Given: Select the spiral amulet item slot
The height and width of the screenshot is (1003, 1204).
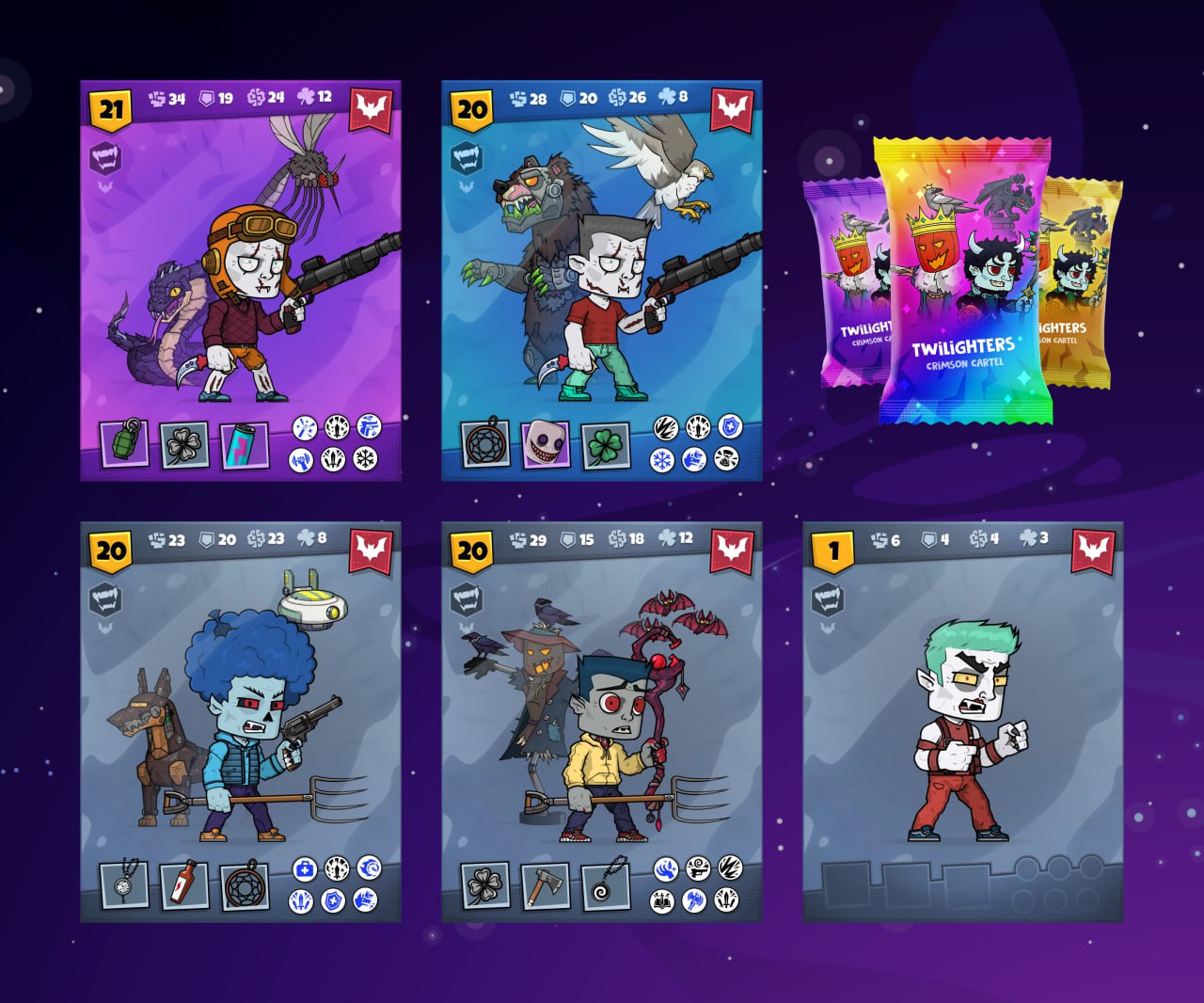Looking at the screenshot, I should tap(605, 885).
